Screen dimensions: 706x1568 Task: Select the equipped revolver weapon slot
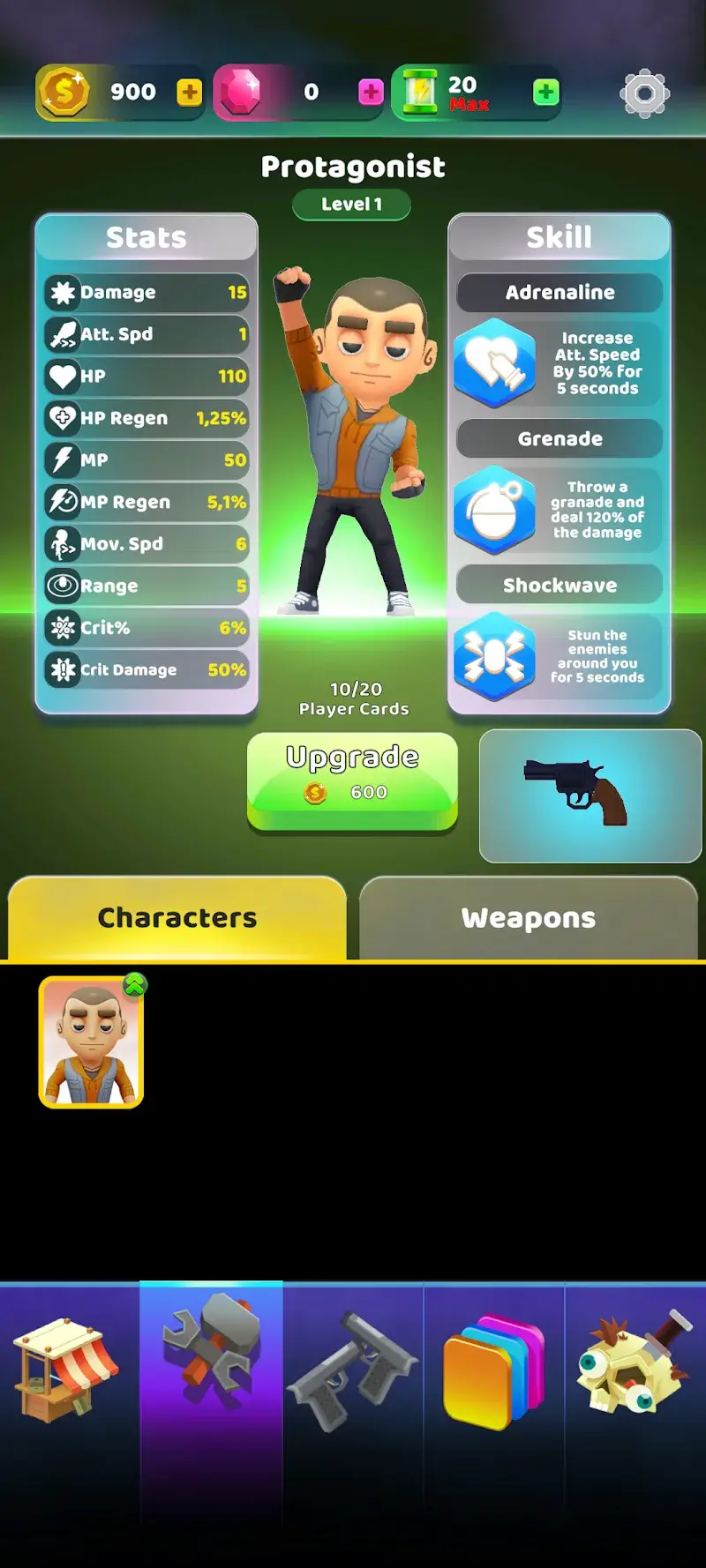(x=590, y=795)
